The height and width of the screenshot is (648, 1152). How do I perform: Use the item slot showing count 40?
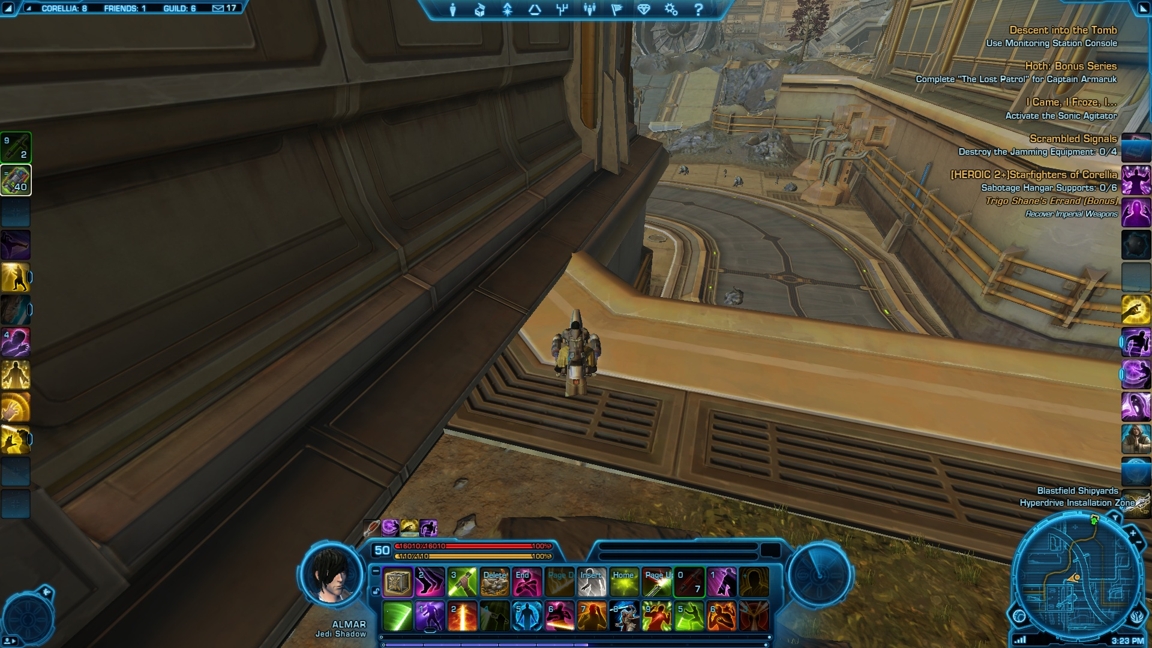[x=16, y=180]
